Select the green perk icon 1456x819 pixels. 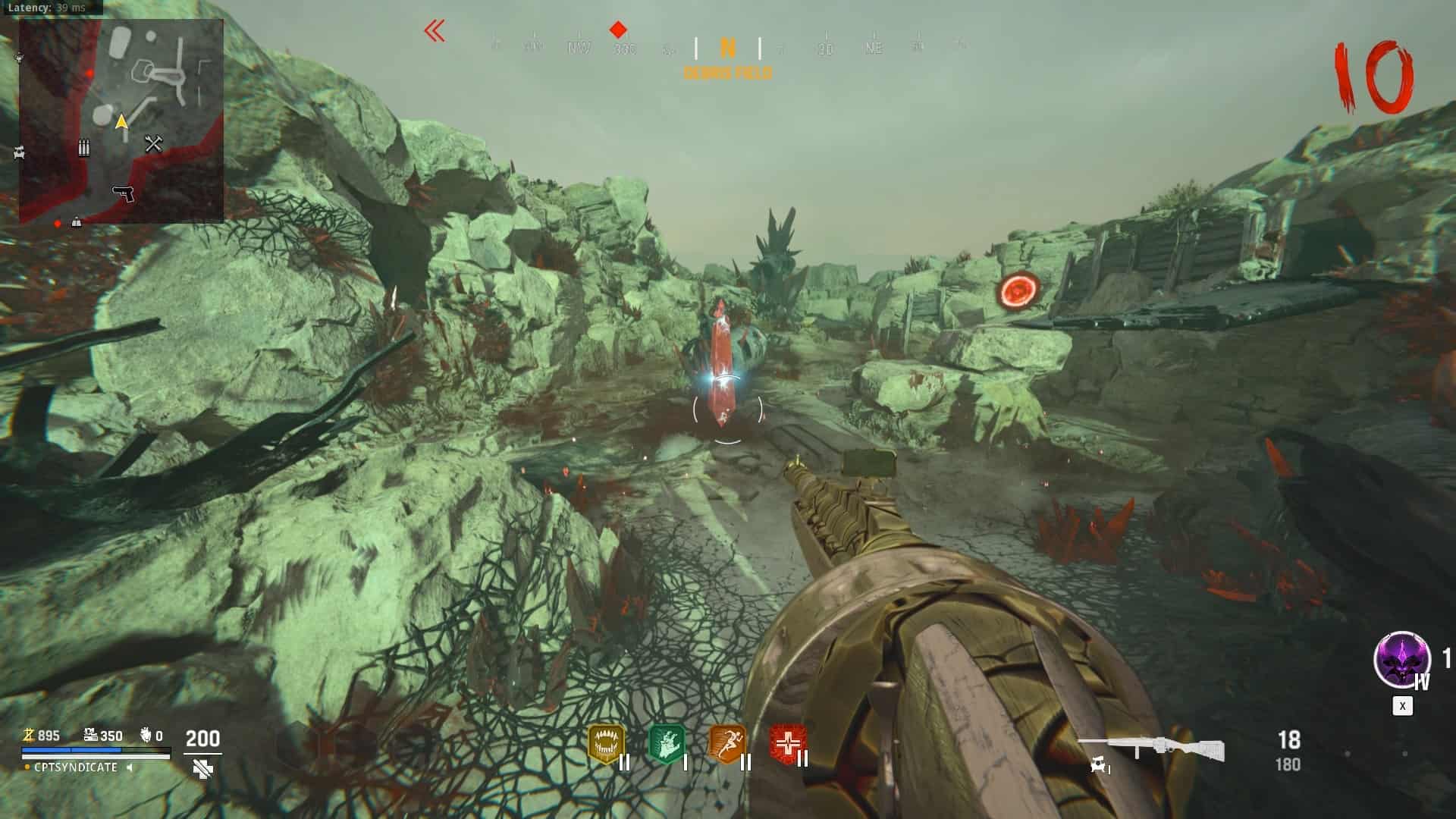coord(667,744)
